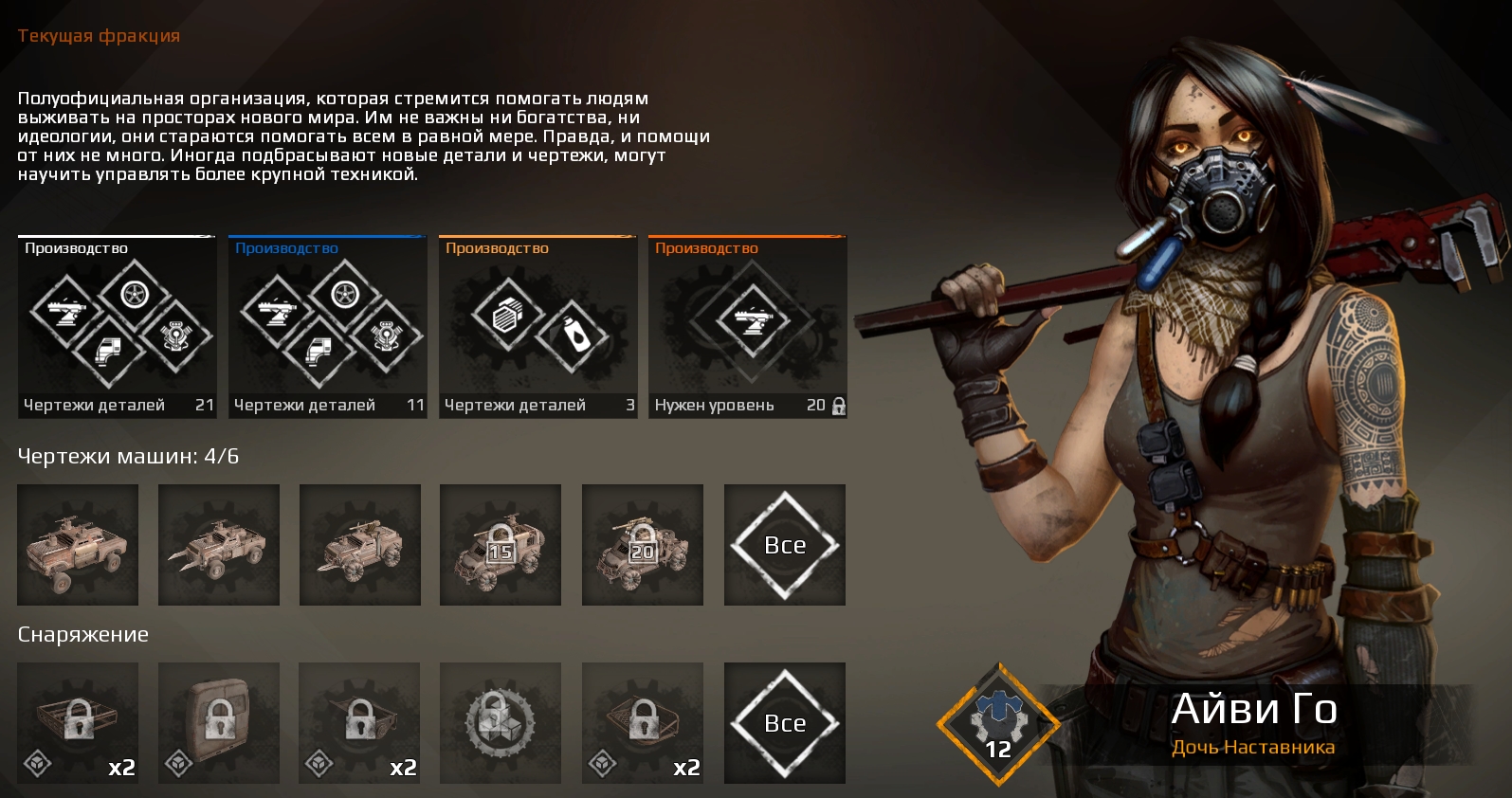Select the vehicle blueprint with front spikes
Screen dimensions: 1512x798
coord(219,545)
